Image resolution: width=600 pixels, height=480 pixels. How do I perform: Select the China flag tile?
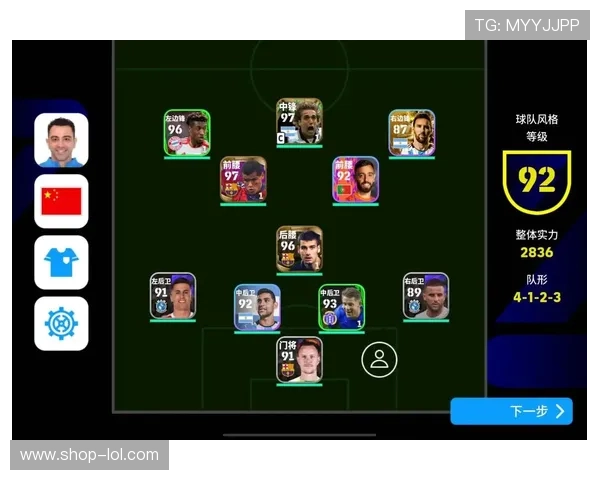click(61, 201)
